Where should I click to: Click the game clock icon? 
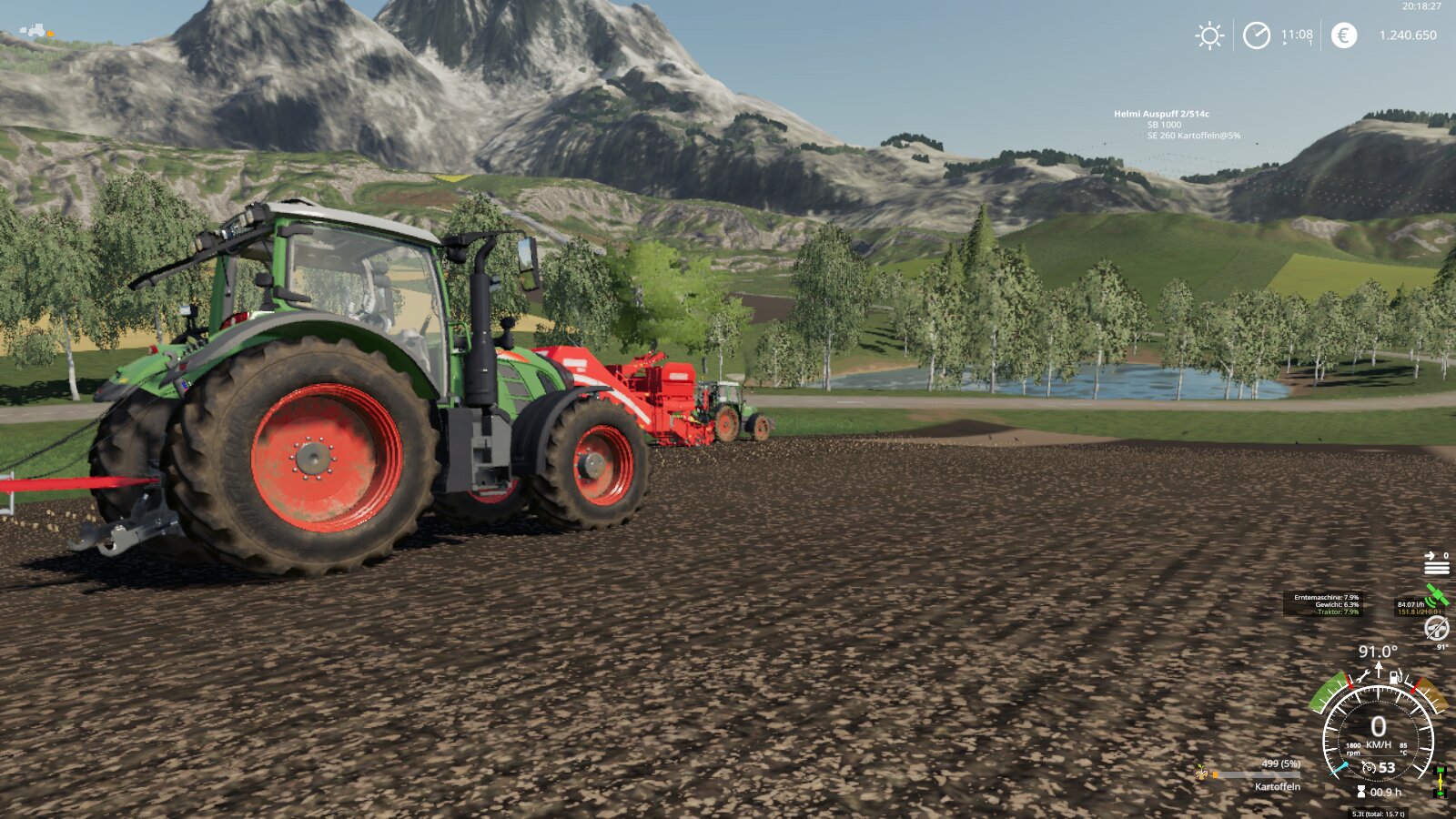pyautogui.click(x=1257, y=35)
